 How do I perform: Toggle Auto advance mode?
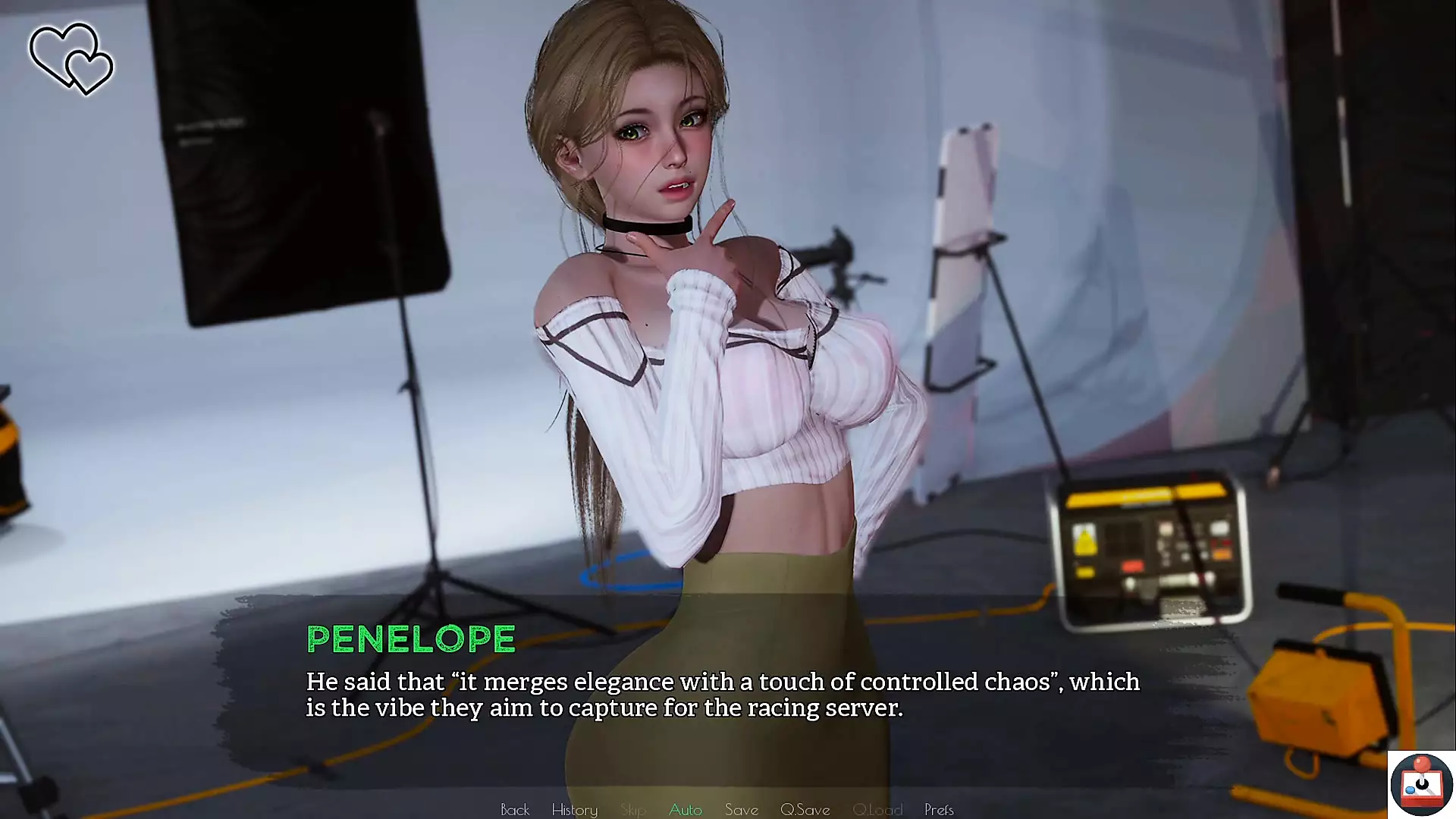[x=685, y=809]
